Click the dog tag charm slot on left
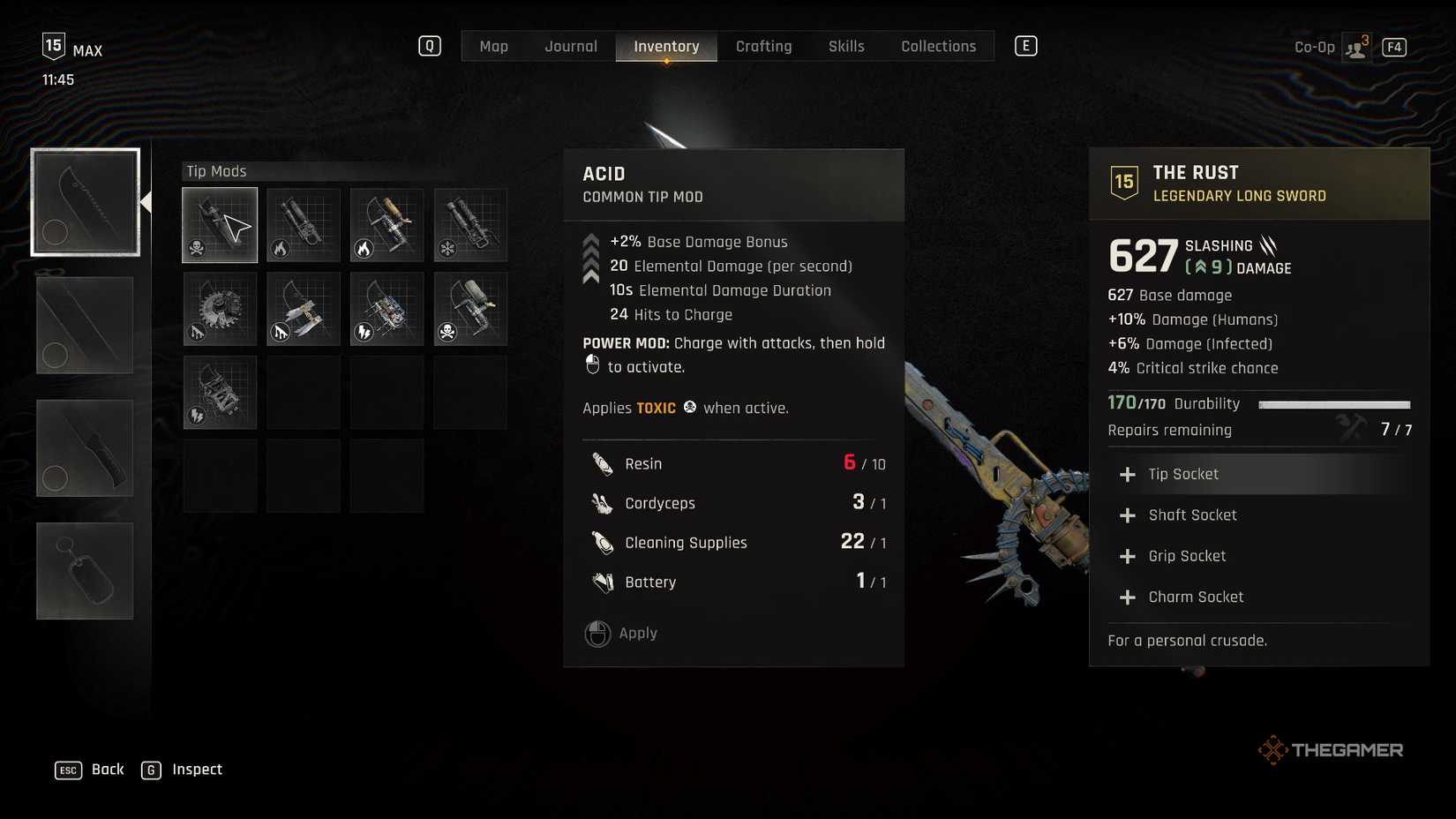 pyautogui.click(x=84, y=569)
